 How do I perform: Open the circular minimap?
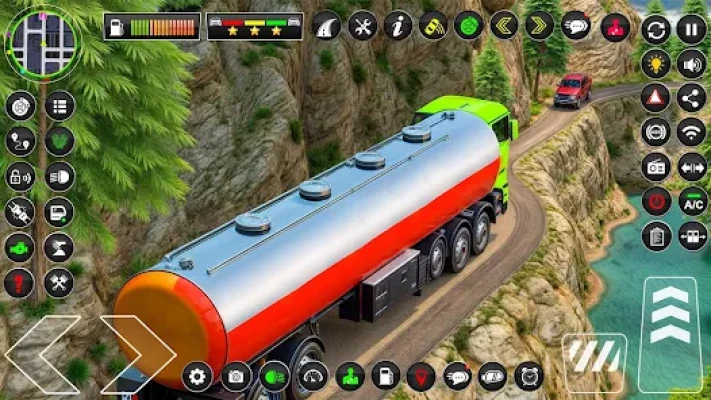coord(41,43)
